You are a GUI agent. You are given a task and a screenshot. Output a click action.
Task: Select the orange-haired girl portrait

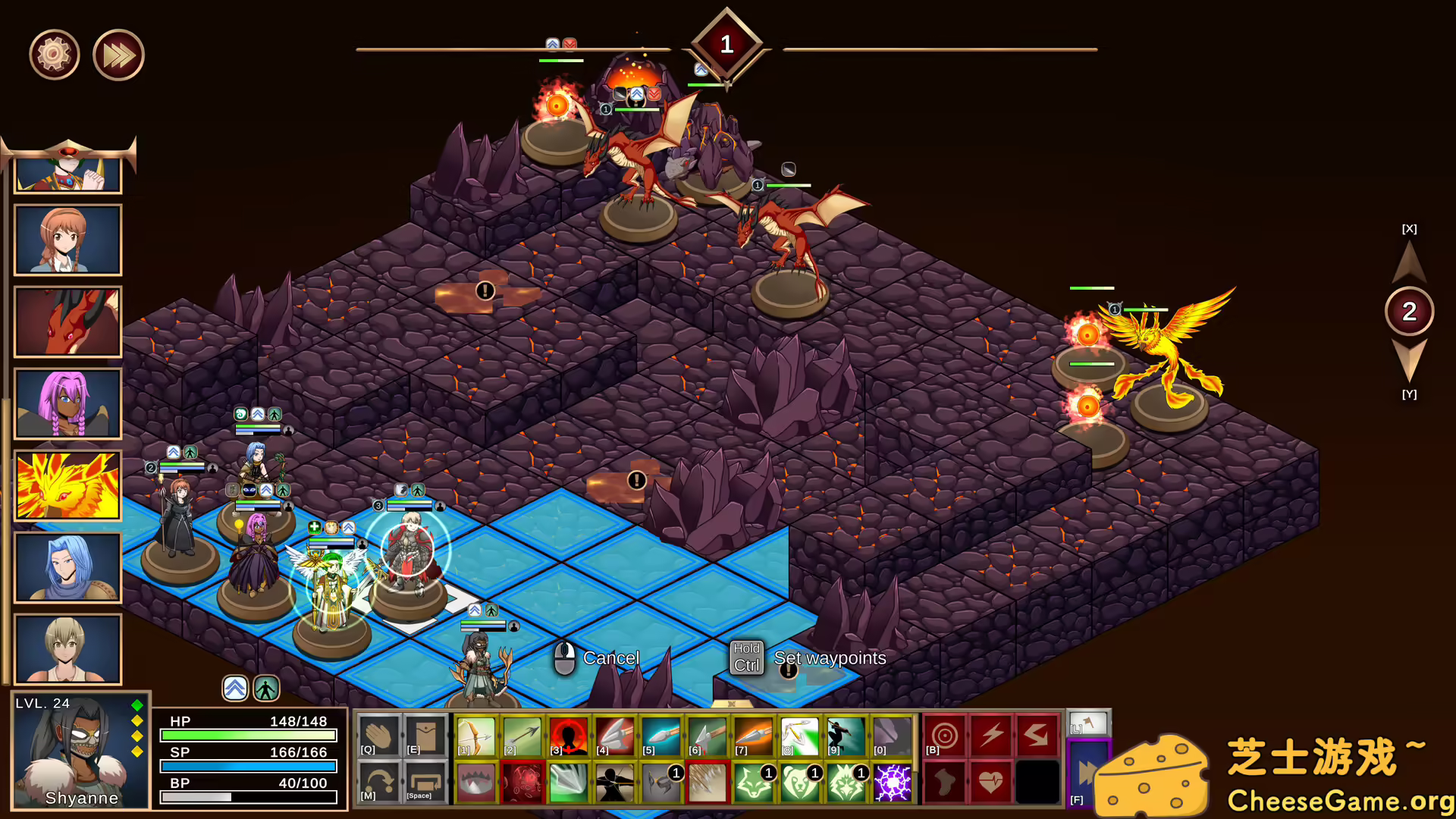[67, 240]
